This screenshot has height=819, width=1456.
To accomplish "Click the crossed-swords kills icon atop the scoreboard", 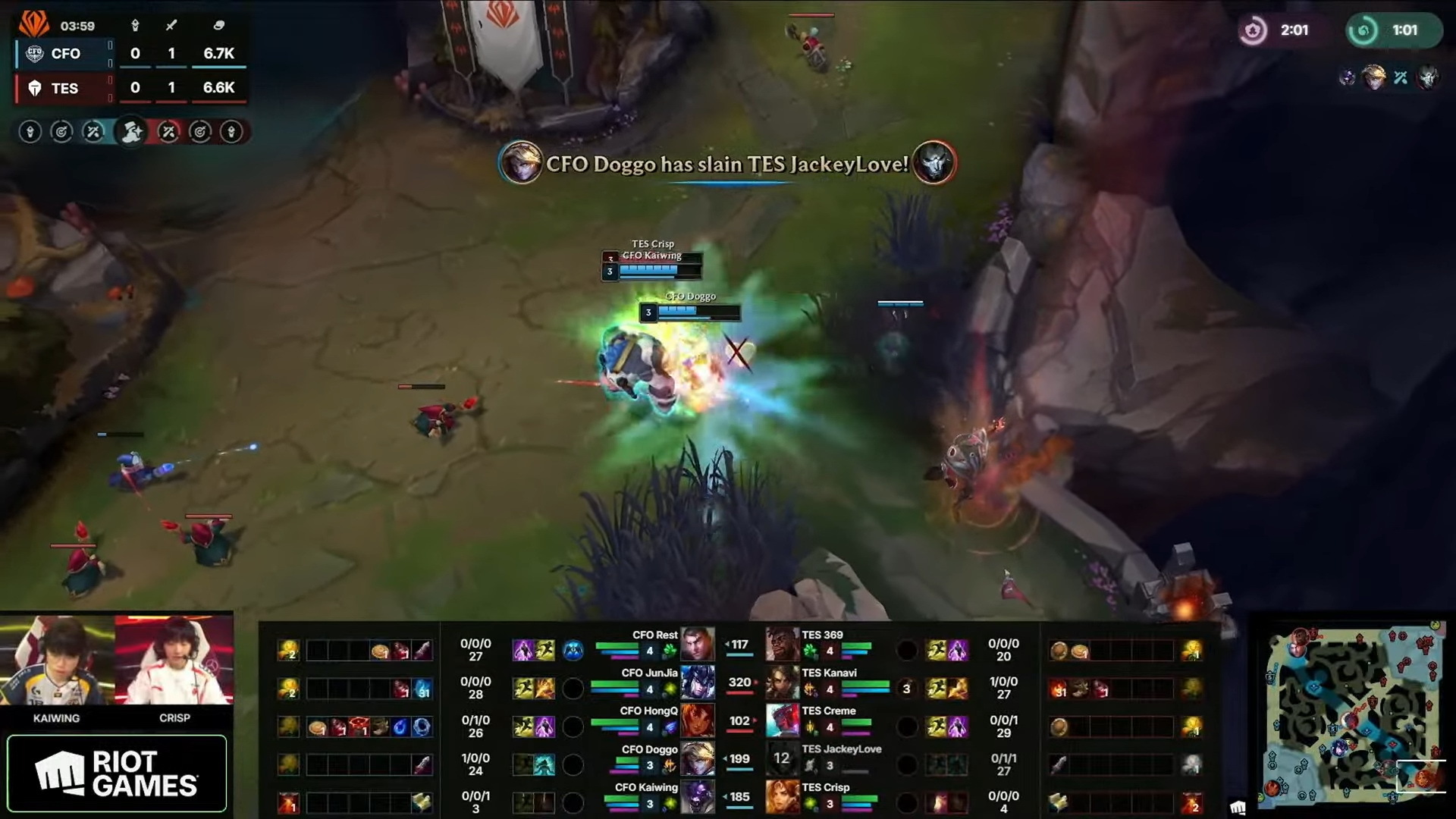I will coord(171,26).
